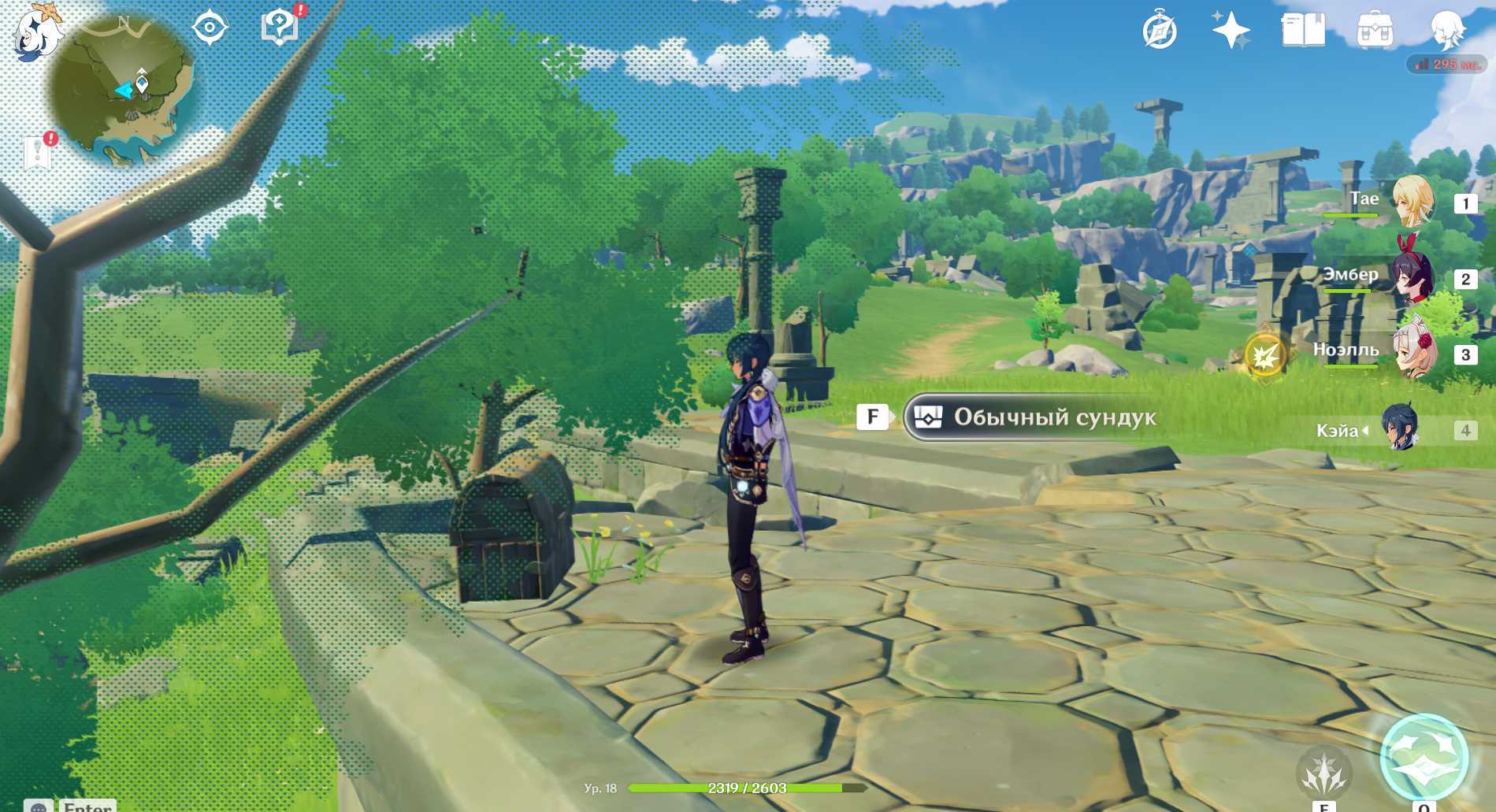Activate the glowing elemental burst icon

(1424, 756)
